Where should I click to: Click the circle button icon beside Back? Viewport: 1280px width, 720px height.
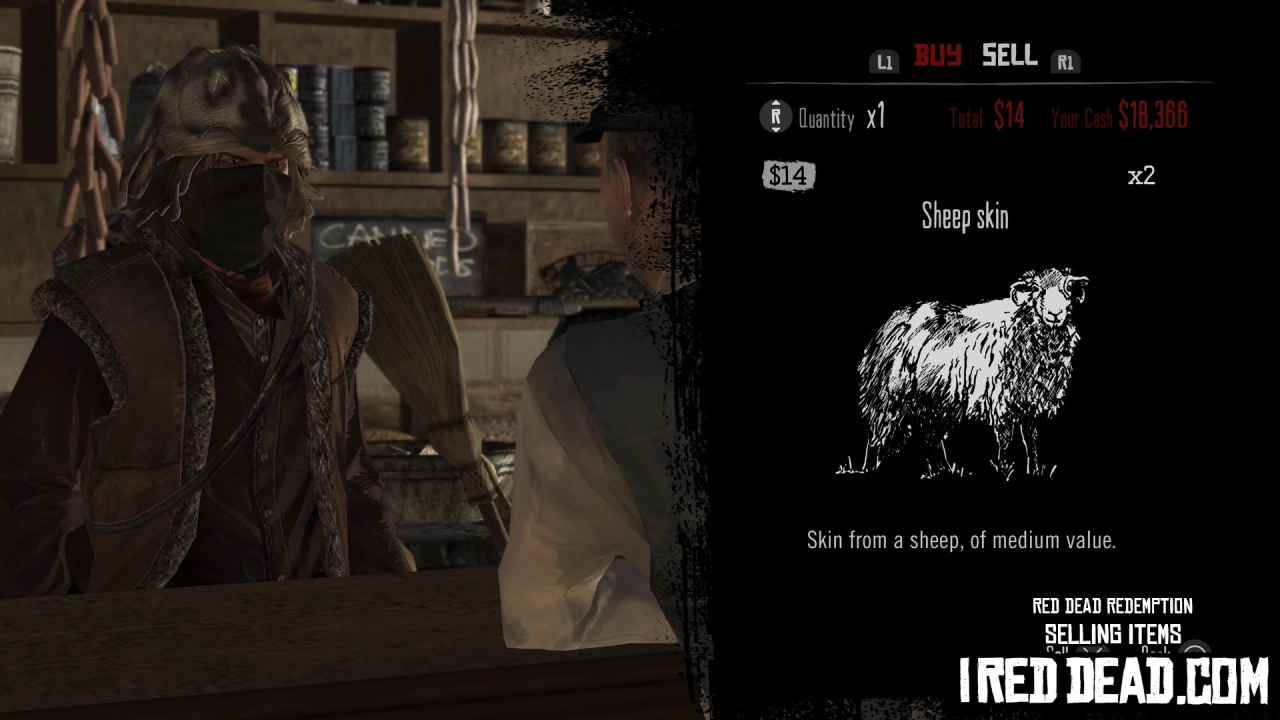coord(1193,650)
